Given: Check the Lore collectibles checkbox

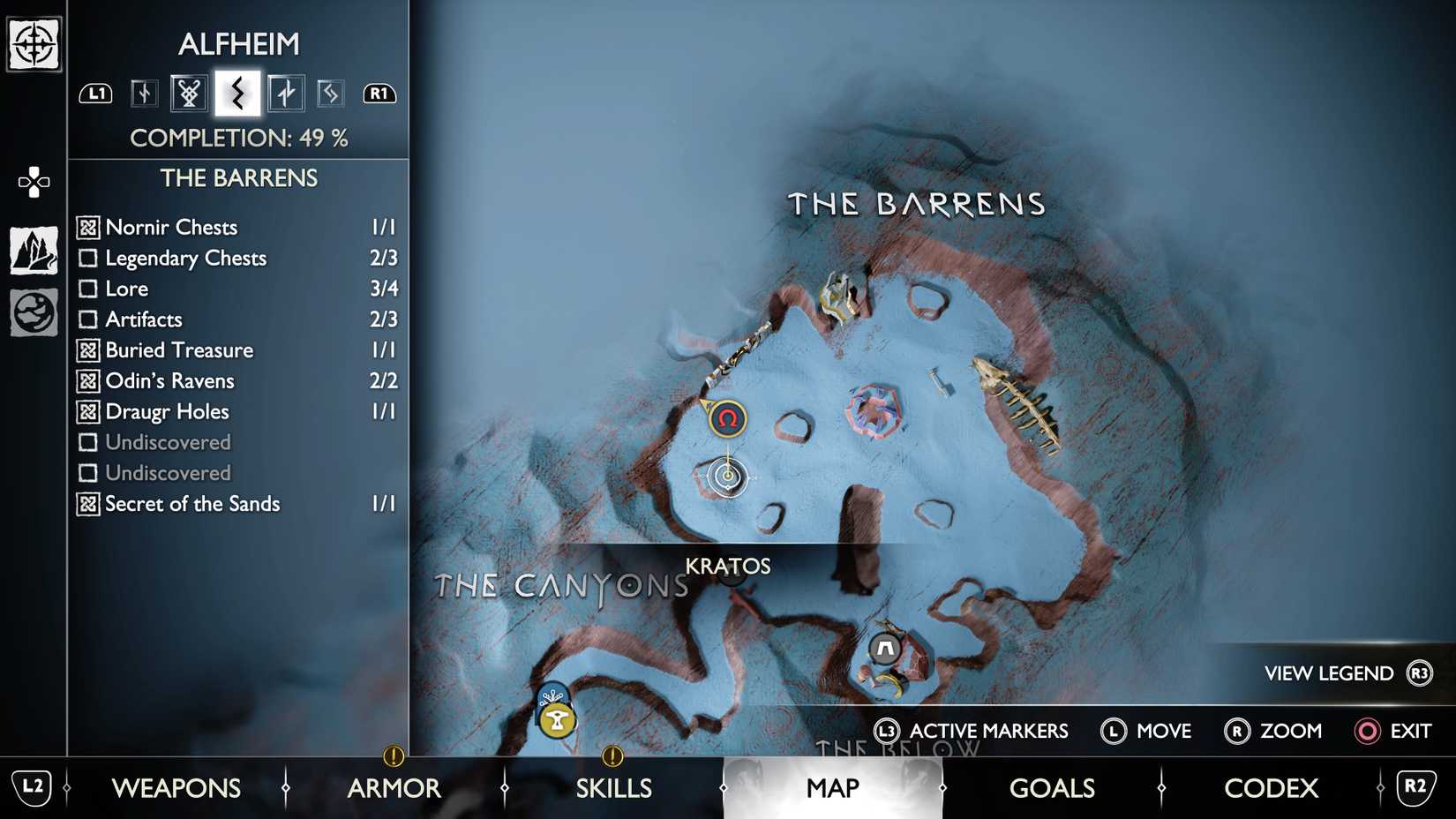Looking at the screenshot, I should pos(88,289).
